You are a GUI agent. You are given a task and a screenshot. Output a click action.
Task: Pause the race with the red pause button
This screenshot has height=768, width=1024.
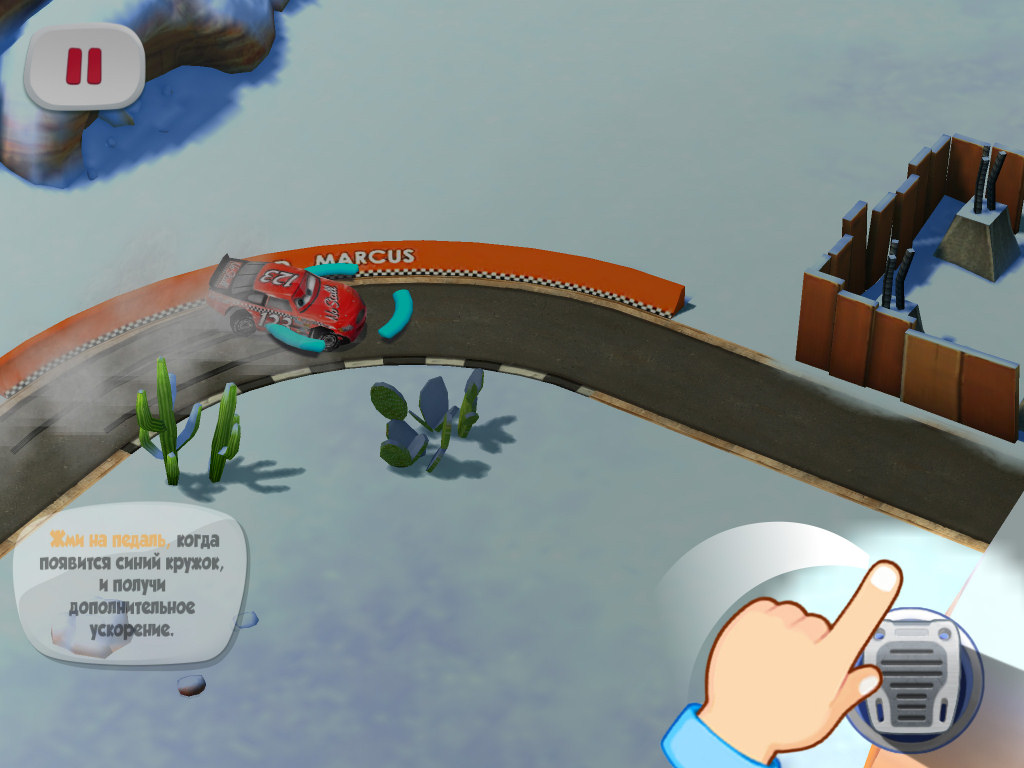pyautogui.click(x=84, y=66)
